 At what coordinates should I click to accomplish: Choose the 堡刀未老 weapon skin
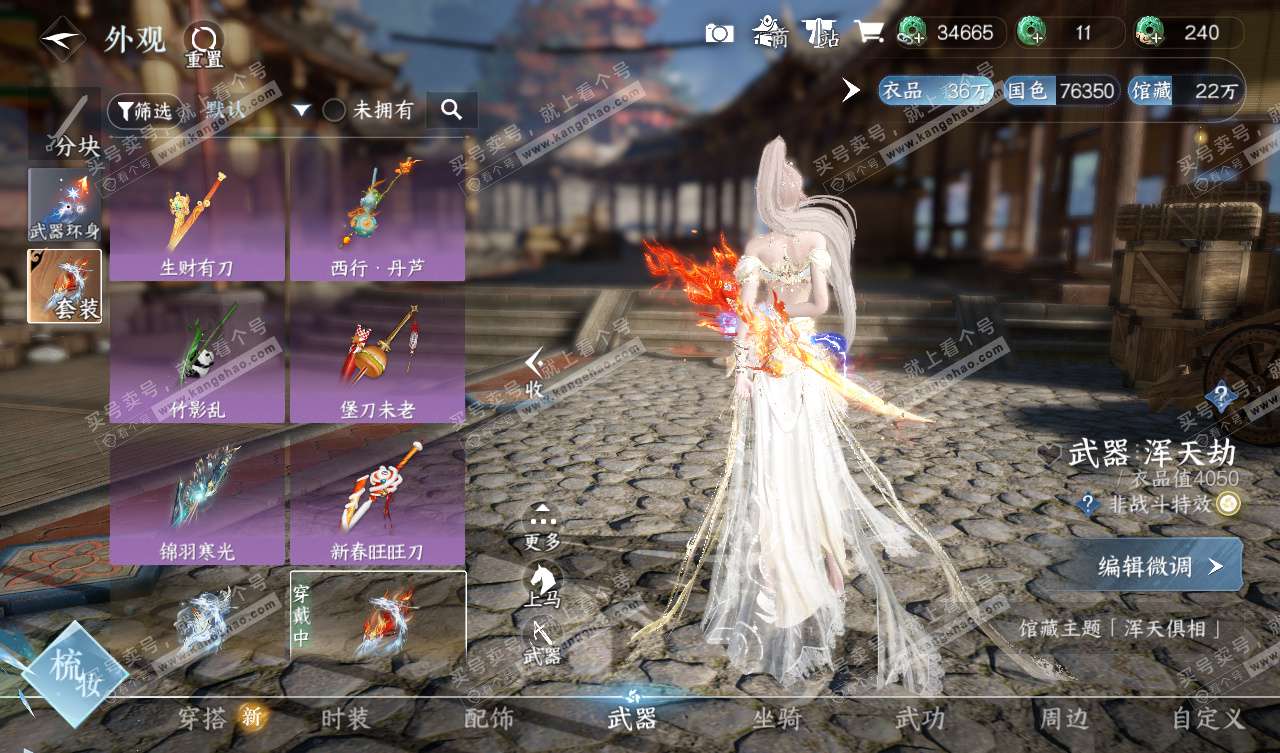pos(377,364)
